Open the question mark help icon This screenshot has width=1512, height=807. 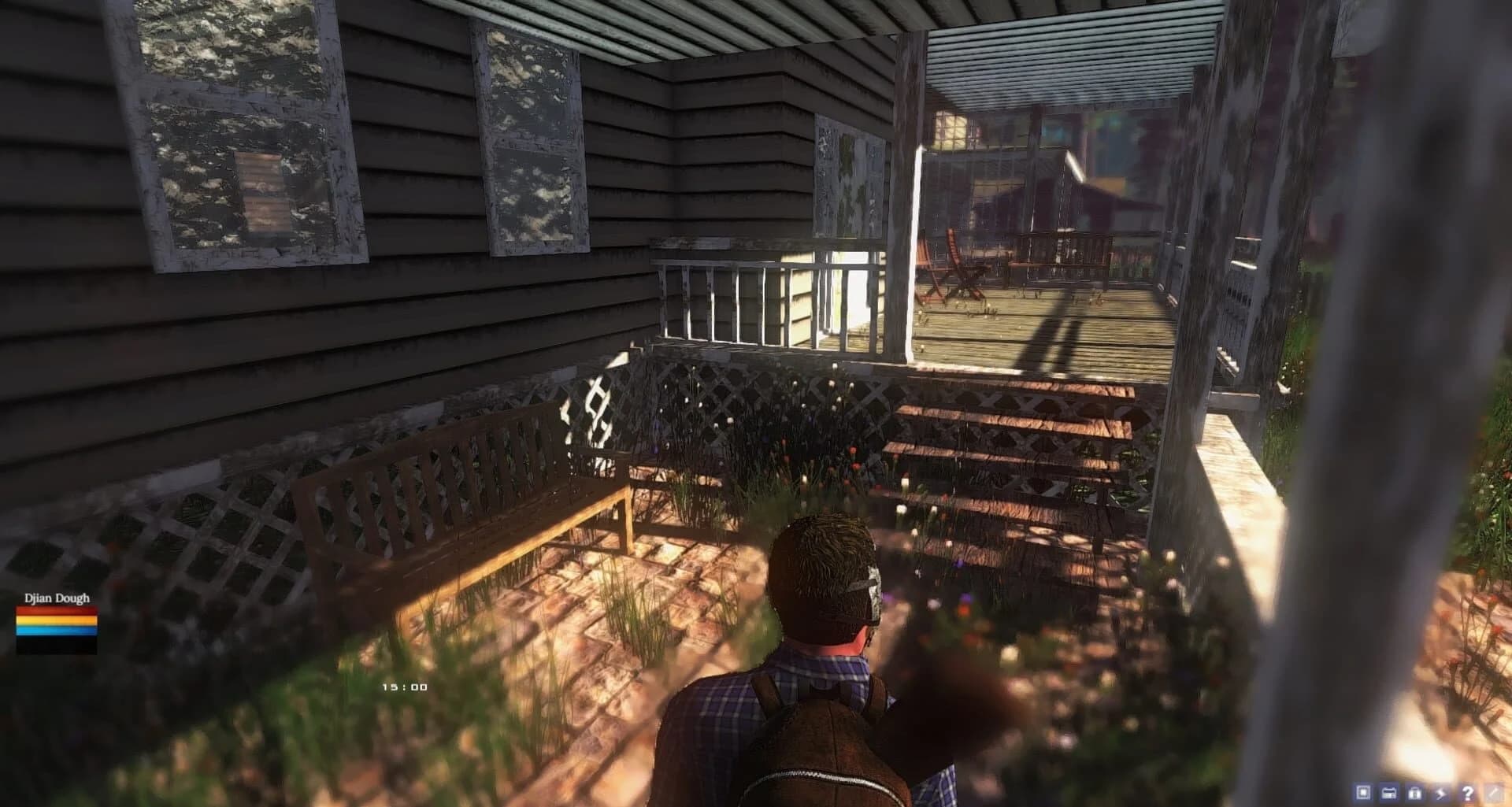[x=1468, y=793]
